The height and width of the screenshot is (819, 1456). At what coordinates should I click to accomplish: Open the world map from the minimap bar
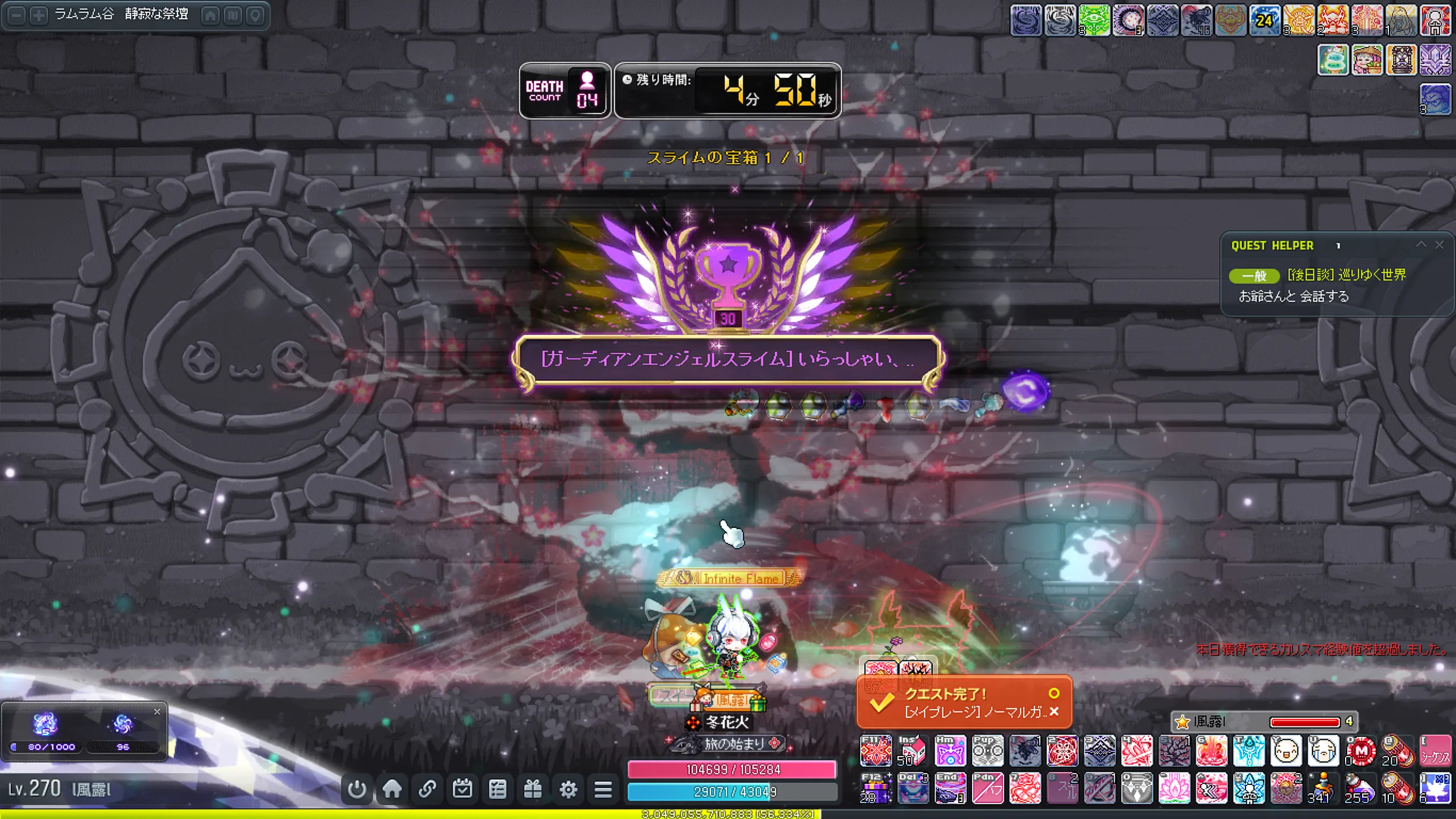click(x=233, y=15)
